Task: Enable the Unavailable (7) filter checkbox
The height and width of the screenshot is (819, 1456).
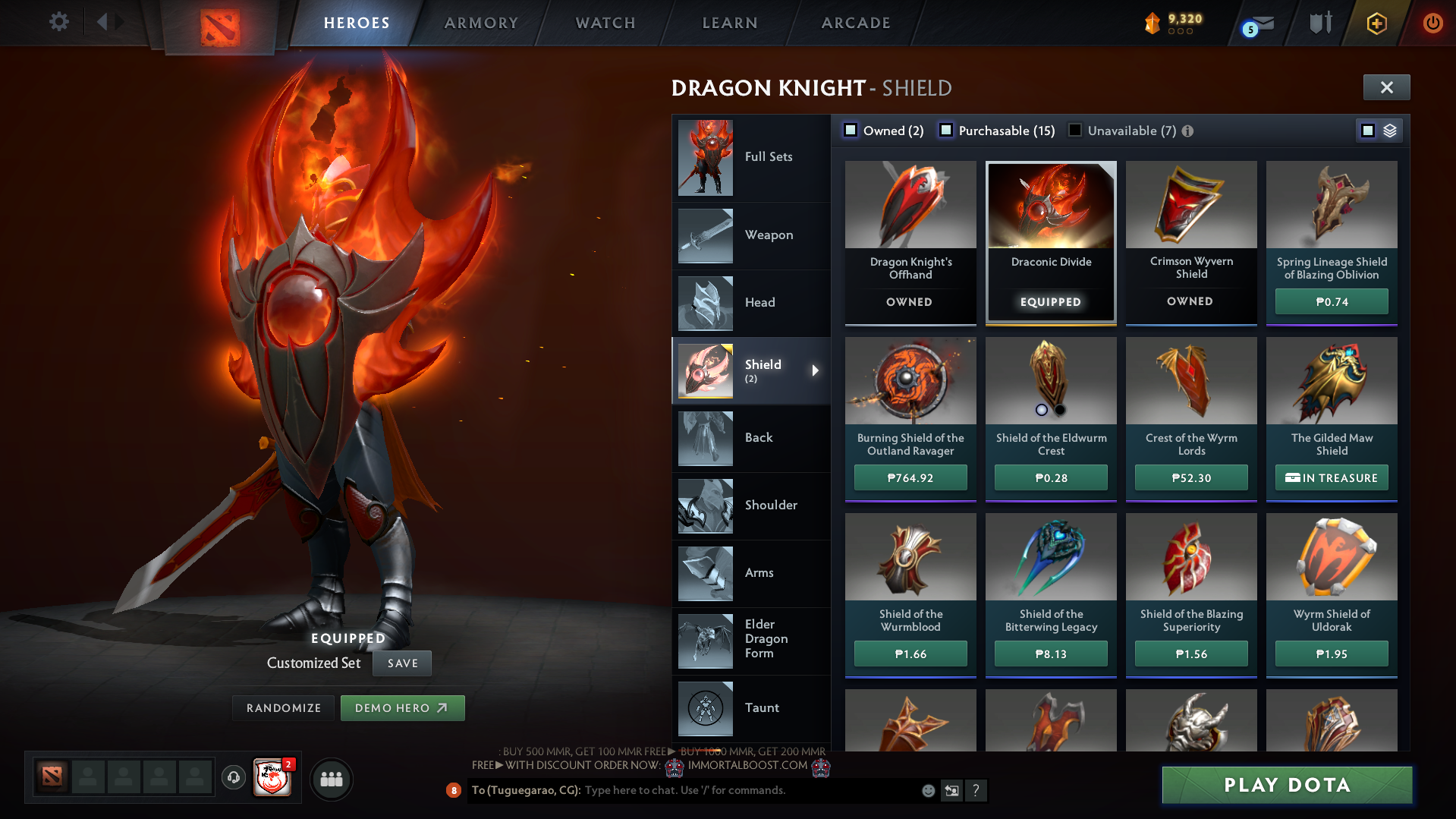Action: coord(1074,131)
